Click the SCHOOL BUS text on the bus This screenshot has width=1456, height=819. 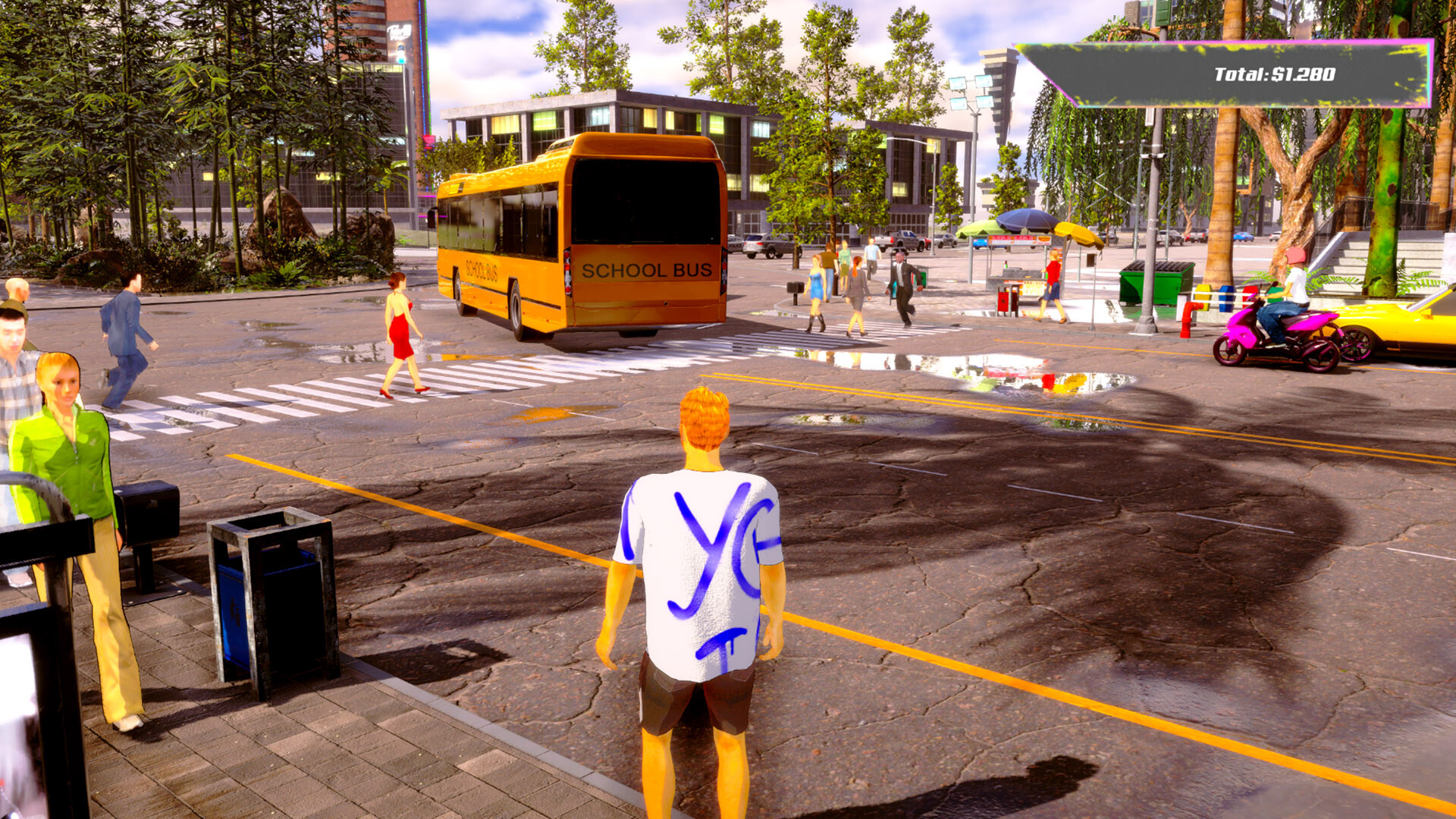coord(648,270)
